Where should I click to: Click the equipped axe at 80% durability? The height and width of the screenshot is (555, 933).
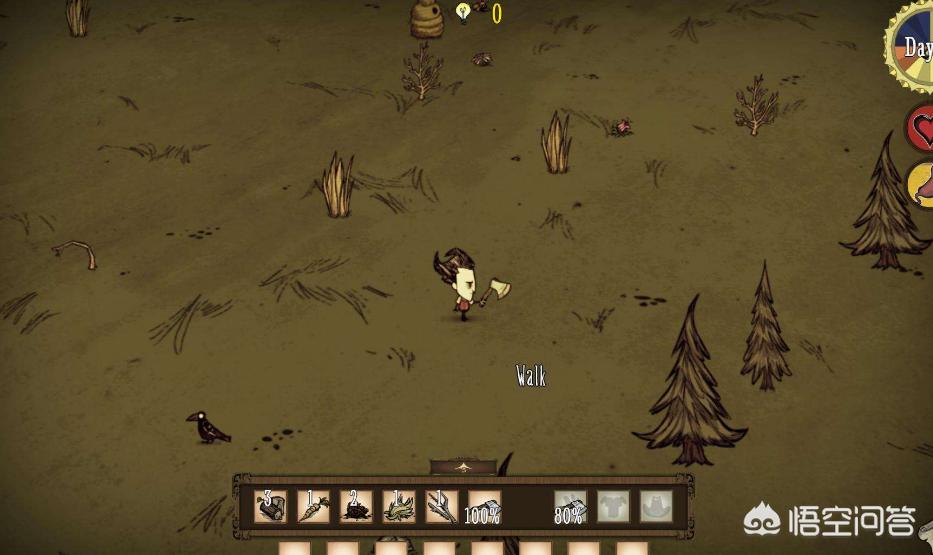pos(571,506)
